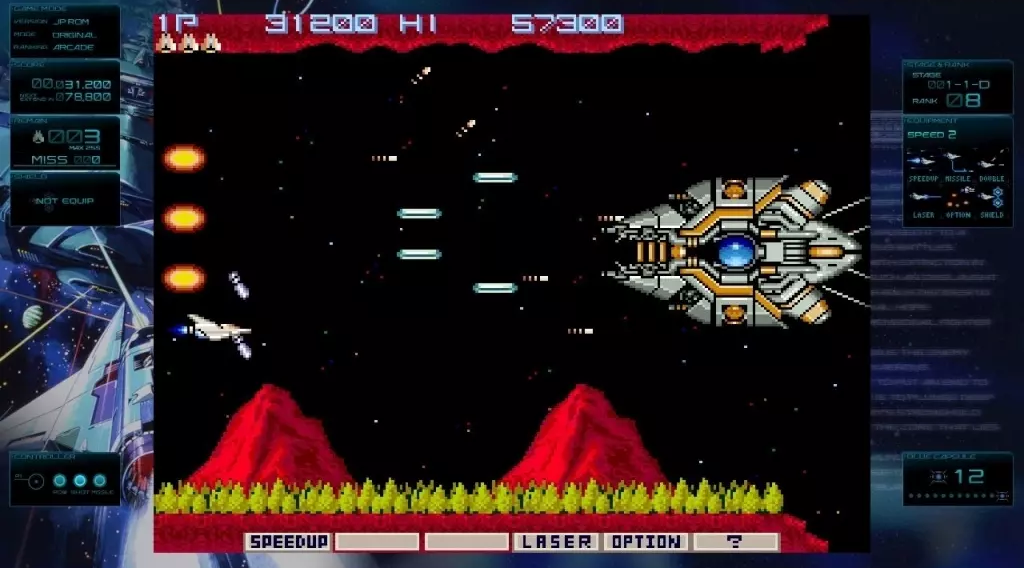
Task: Click the Option icon in the Equipment panel
Action: pos(958,198)
